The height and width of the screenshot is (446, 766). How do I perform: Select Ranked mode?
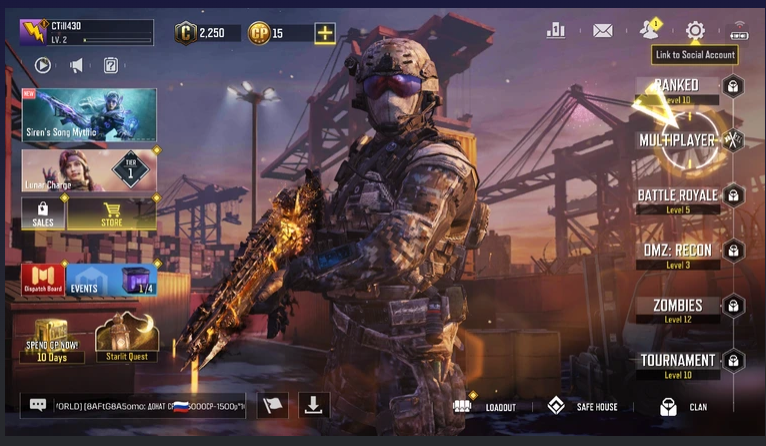click(x=677, y=87)
